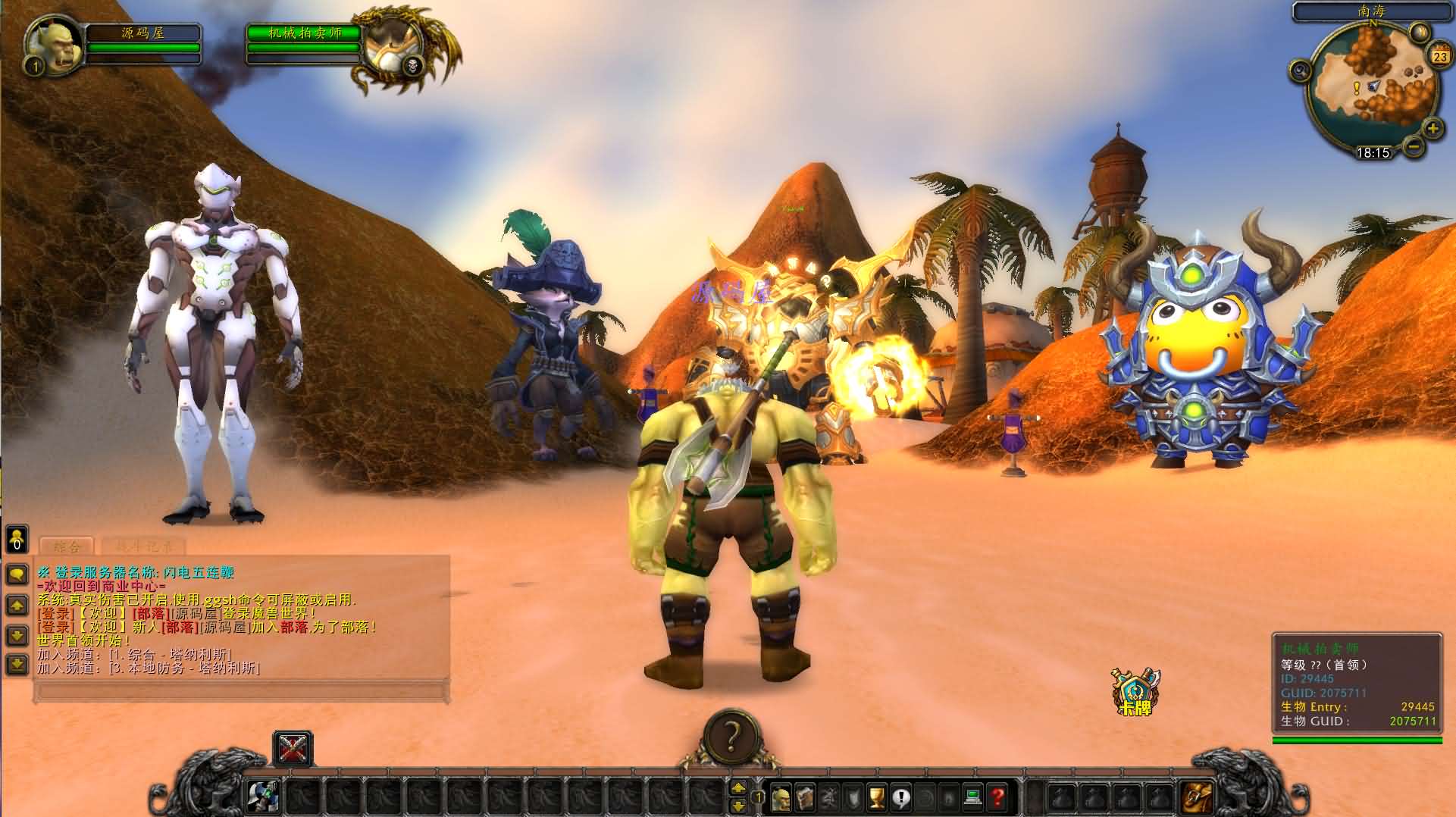The height and width of the screenshot is (817, 1456).
Task: Zoom out the minimap with the minus button
Action: pyautogui.click(x=1412, y=146)
